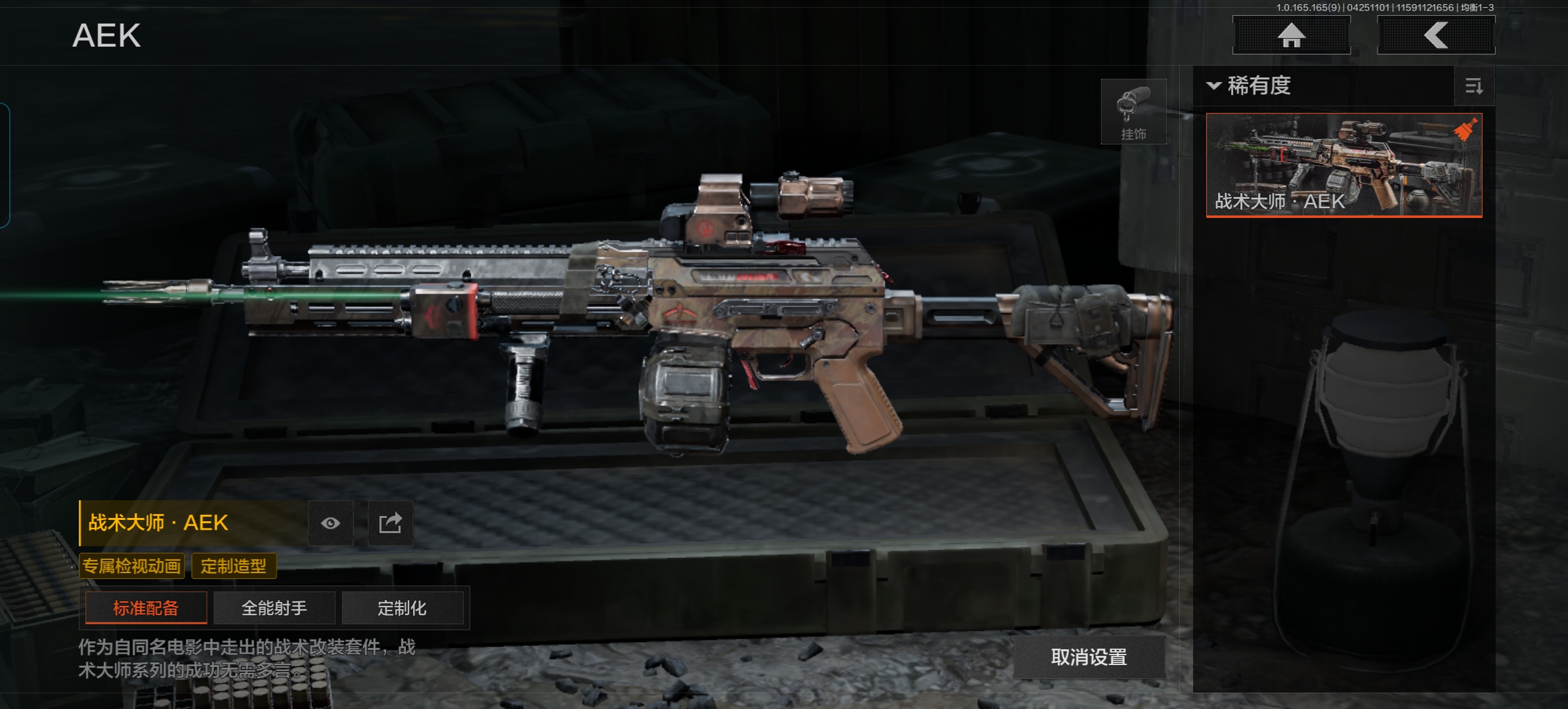The height and width of the screenshot is (709, 1568).
Task: Choose the 全能射手 loadout tab
Action: [274, 608]
